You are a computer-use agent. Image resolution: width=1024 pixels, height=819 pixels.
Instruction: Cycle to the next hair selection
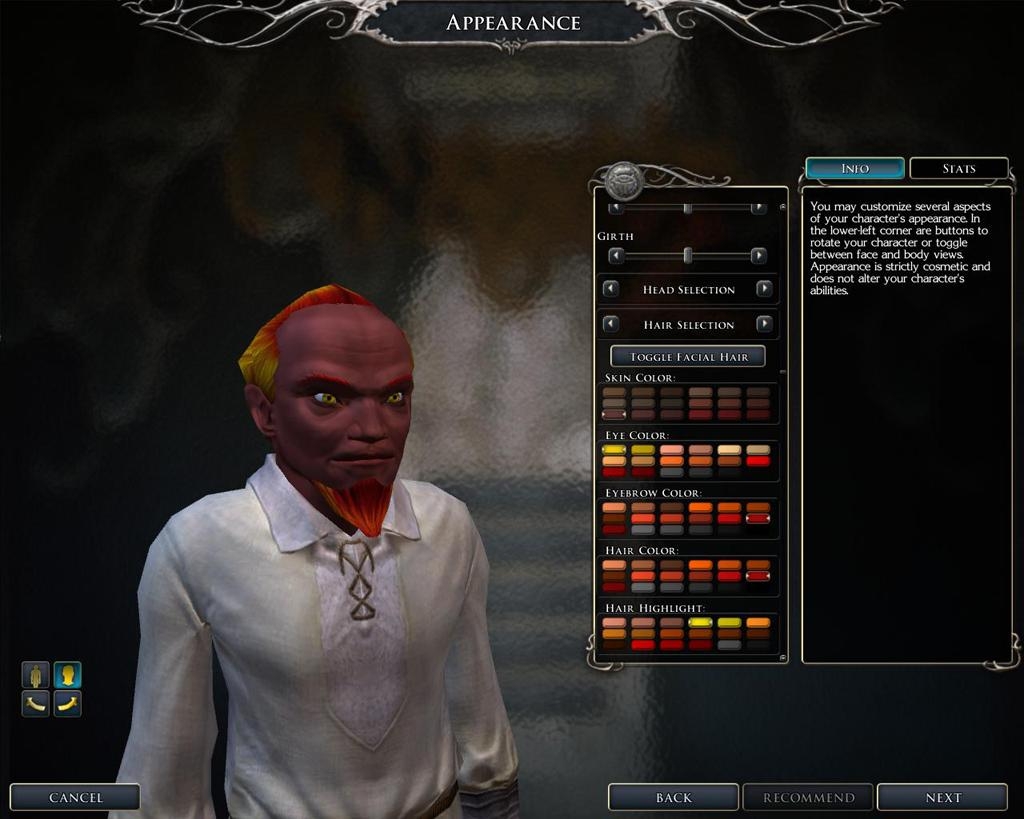(x=764, y=324)
